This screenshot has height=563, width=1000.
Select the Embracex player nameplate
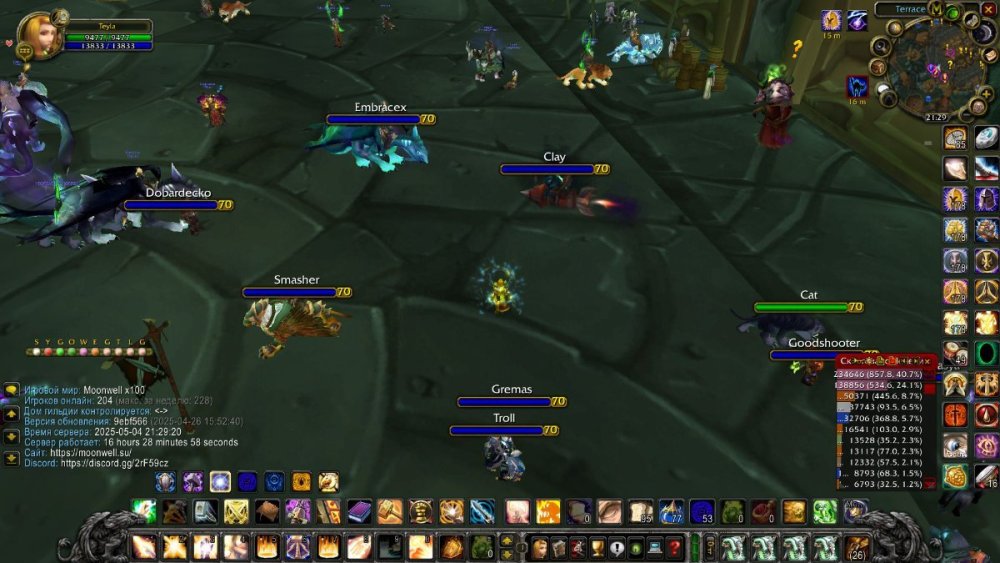373,119
